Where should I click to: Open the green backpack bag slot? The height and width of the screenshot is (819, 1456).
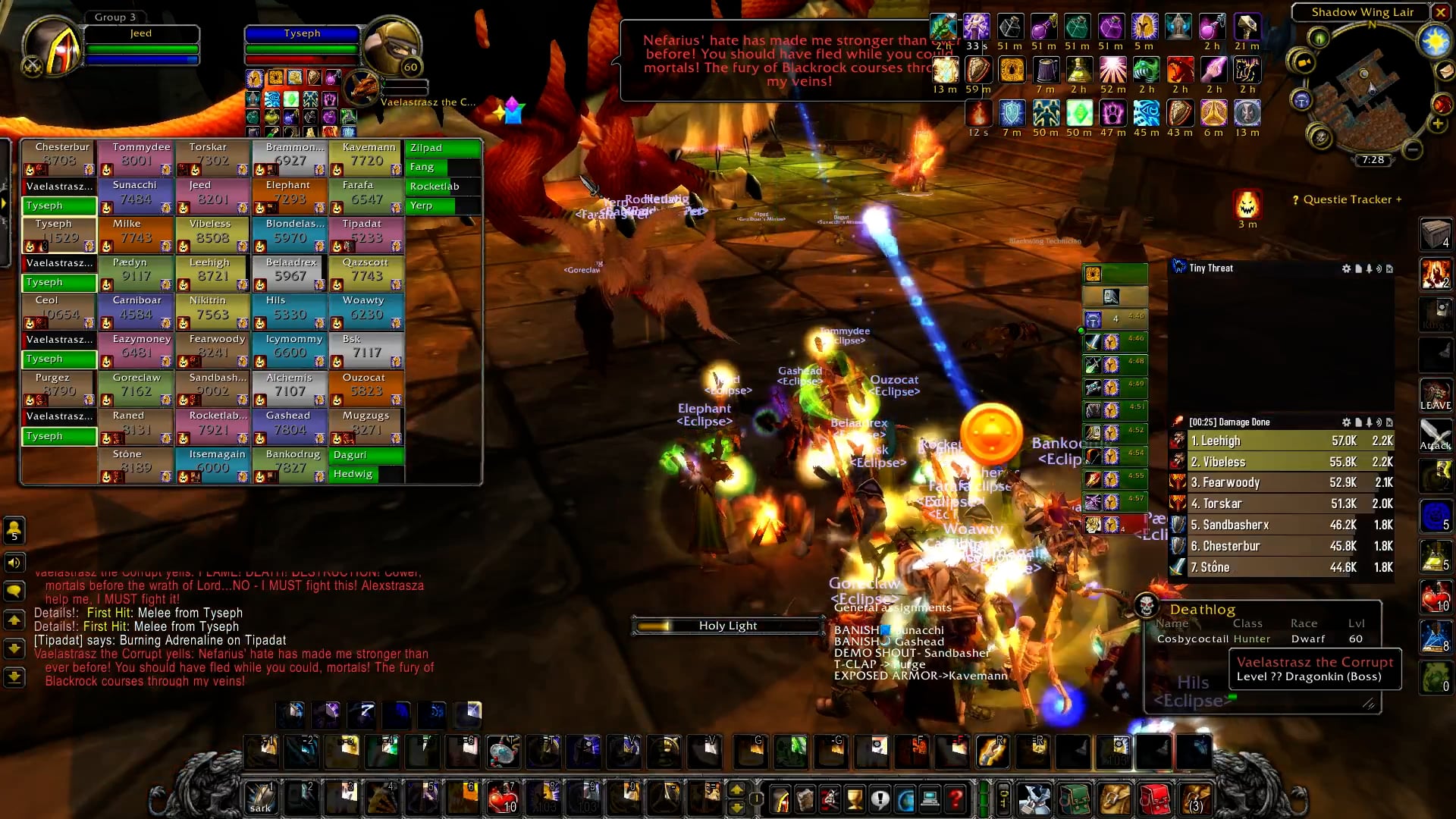pyautogui.click(x=1074, y=799)
